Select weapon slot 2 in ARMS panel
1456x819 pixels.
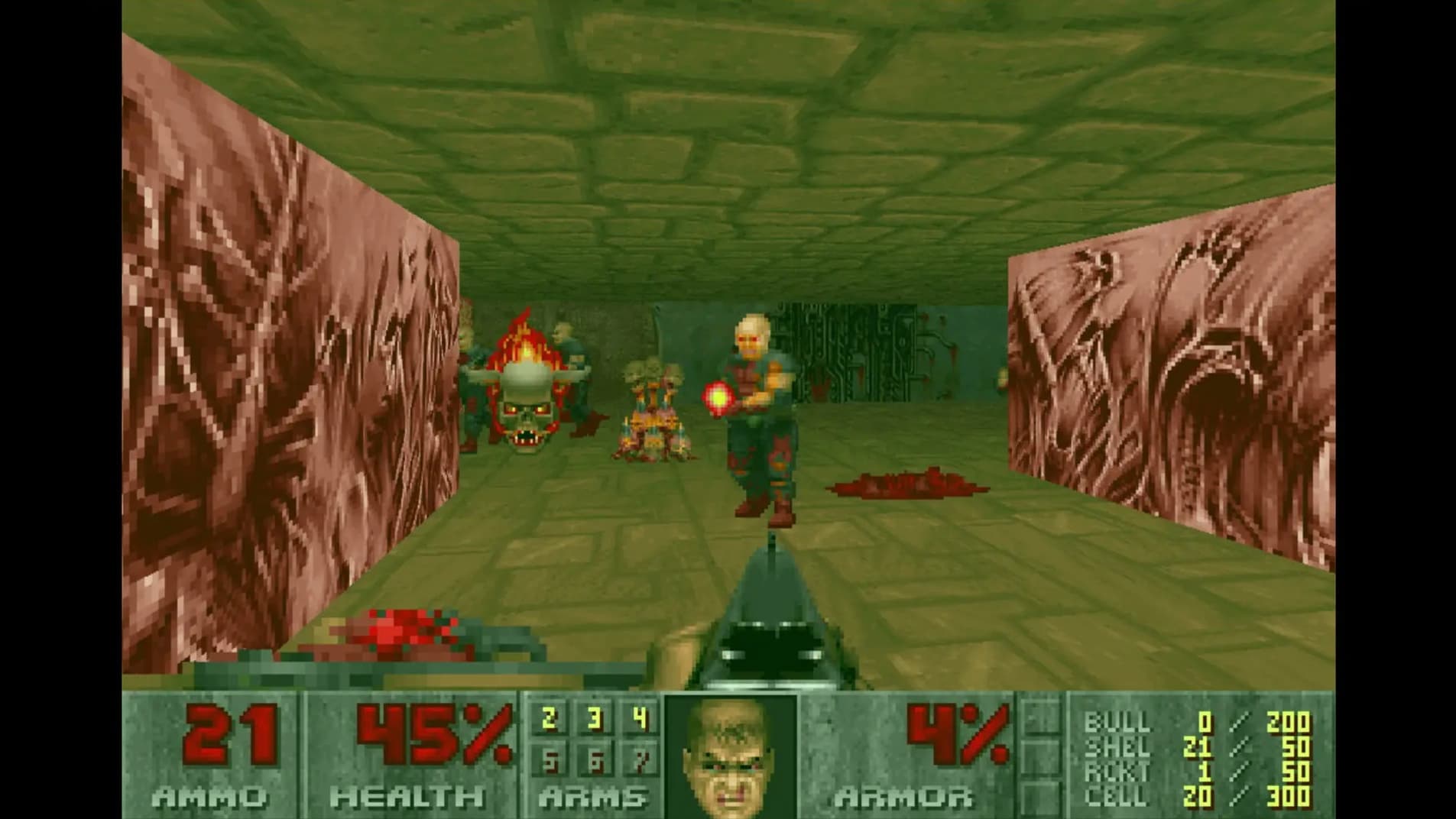(549, 719)
